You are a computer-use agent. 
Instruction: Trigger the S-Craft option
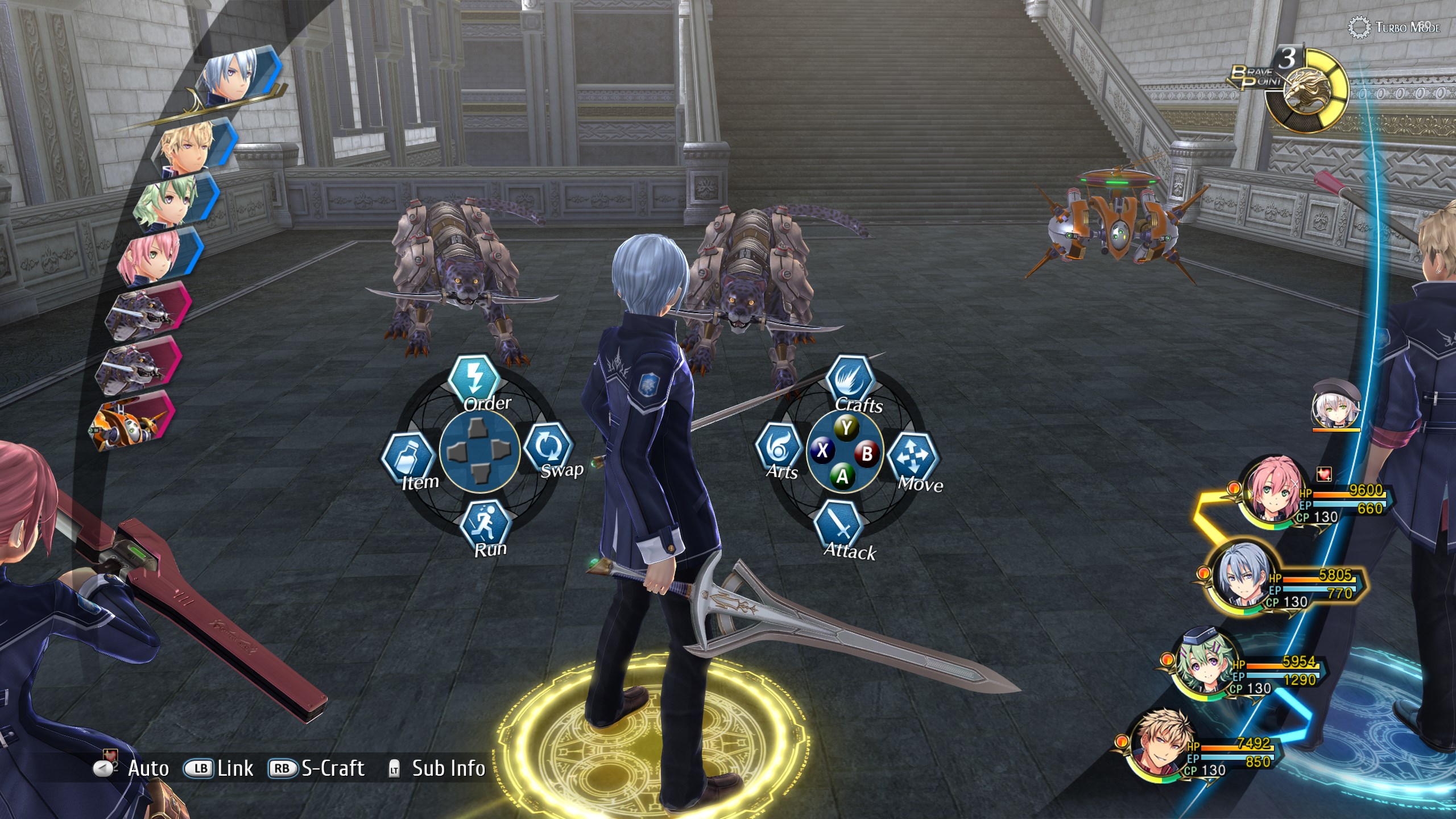click(x=317, y=768)
